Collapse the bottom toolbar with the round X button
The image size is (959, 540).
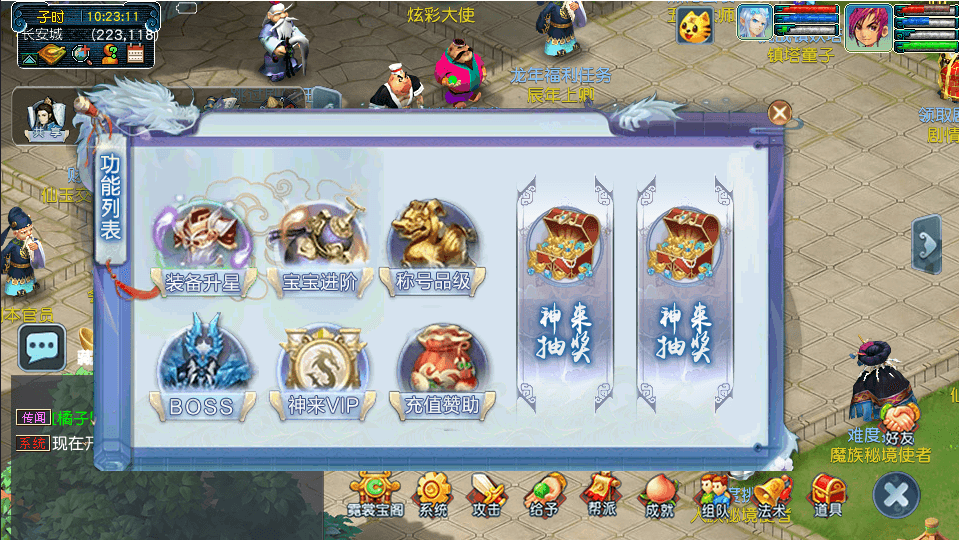click(896, 494)
